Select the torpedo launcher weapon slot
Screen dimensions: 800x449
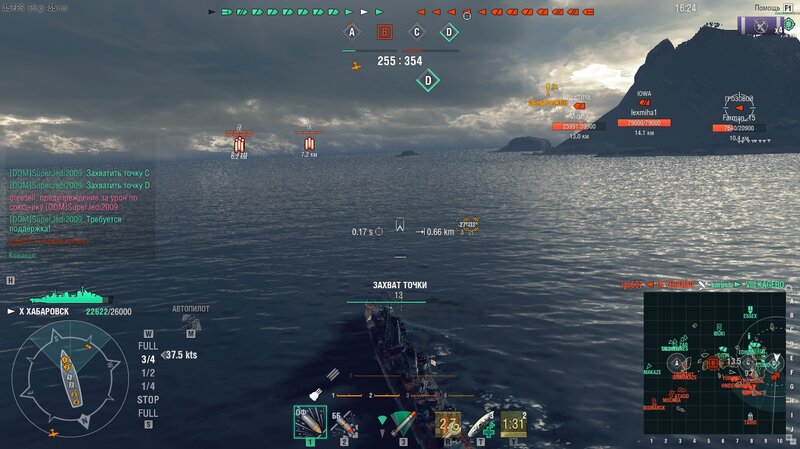pyautogui.click(x=402, y=423)
